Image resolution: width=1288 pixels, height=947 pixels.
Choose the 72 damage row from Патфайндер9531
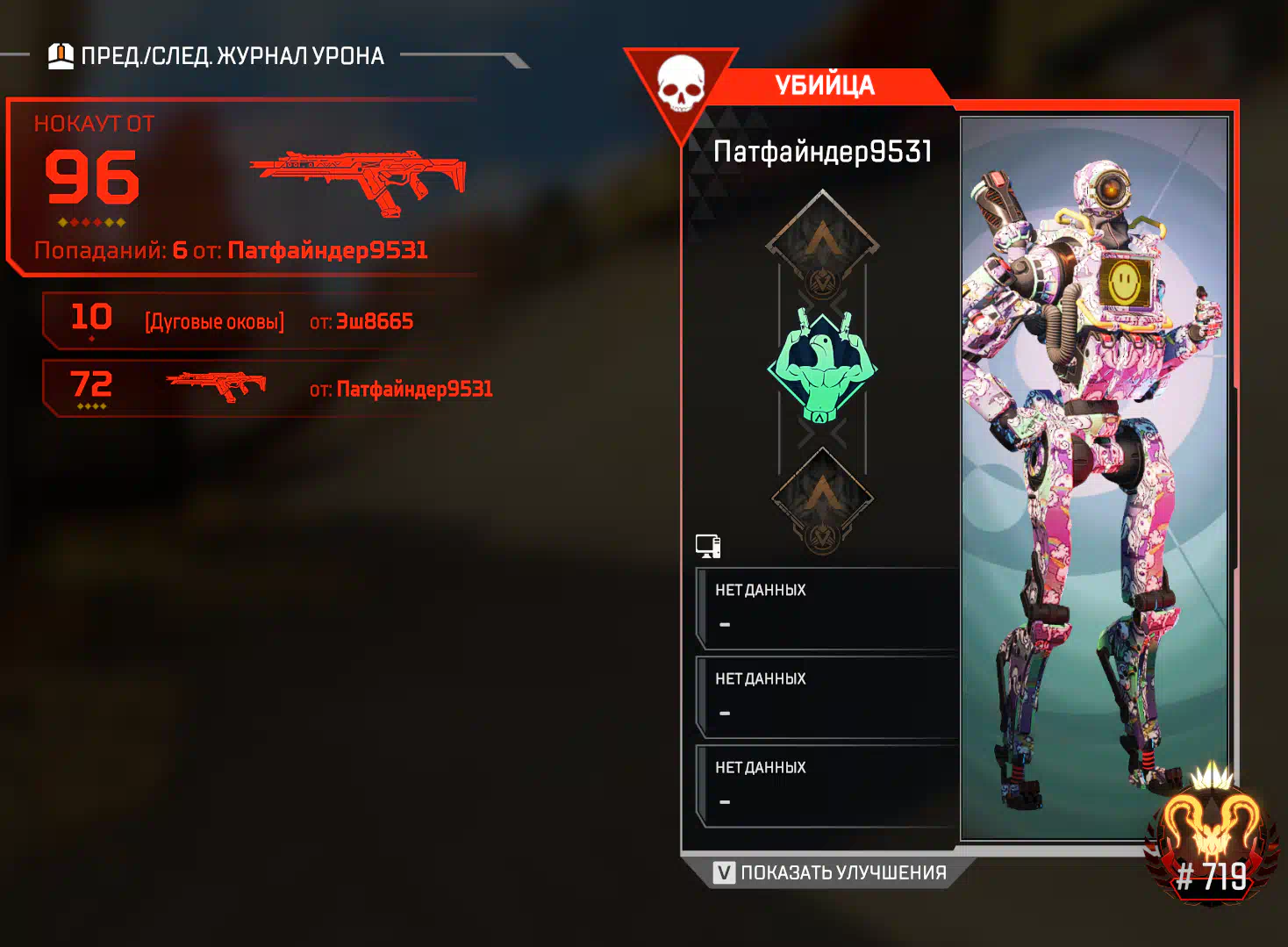[x=268, y=388]
